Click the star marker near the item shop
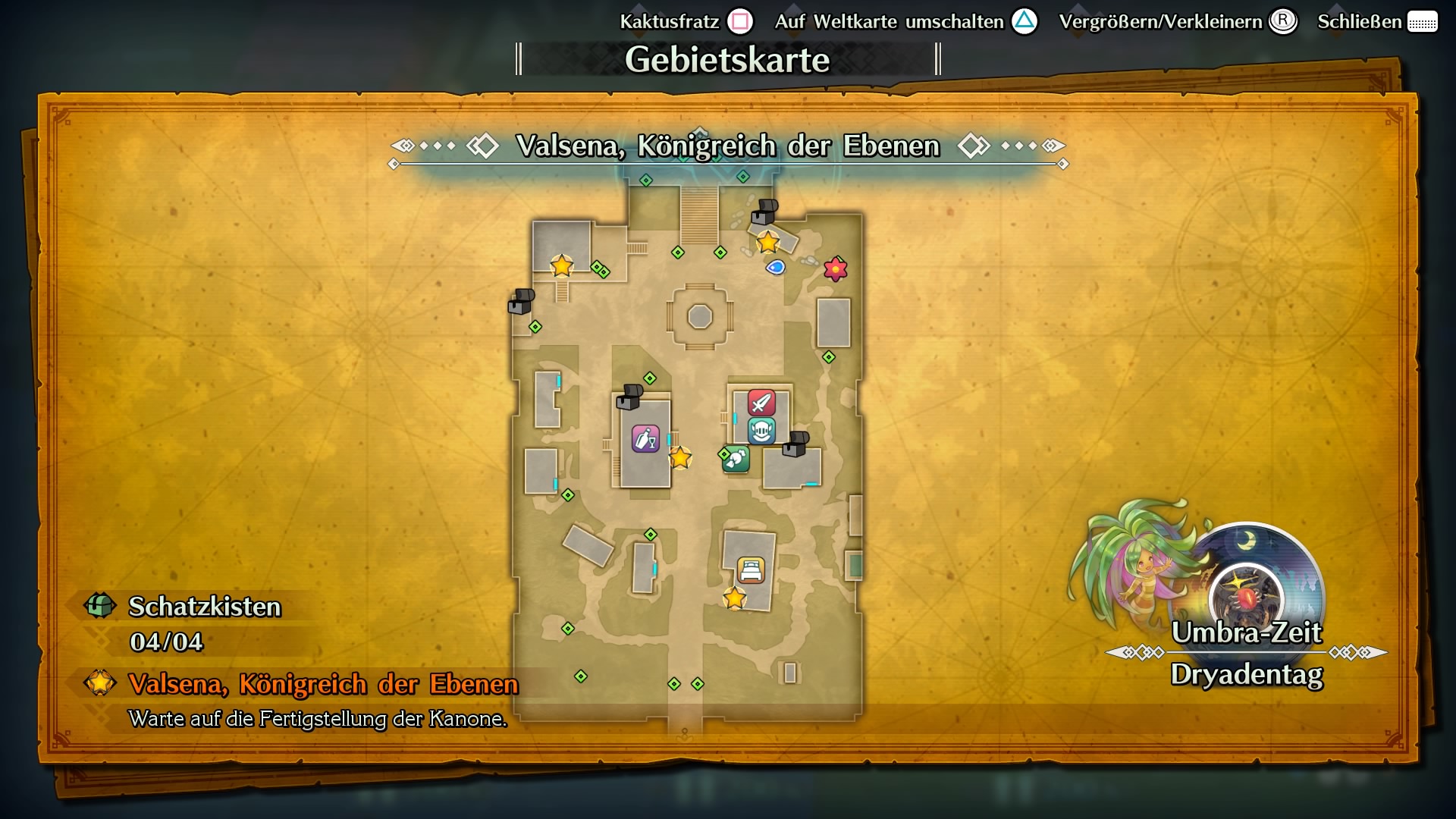The width and height of the screenshot is (1456, 819). (681, 458)
